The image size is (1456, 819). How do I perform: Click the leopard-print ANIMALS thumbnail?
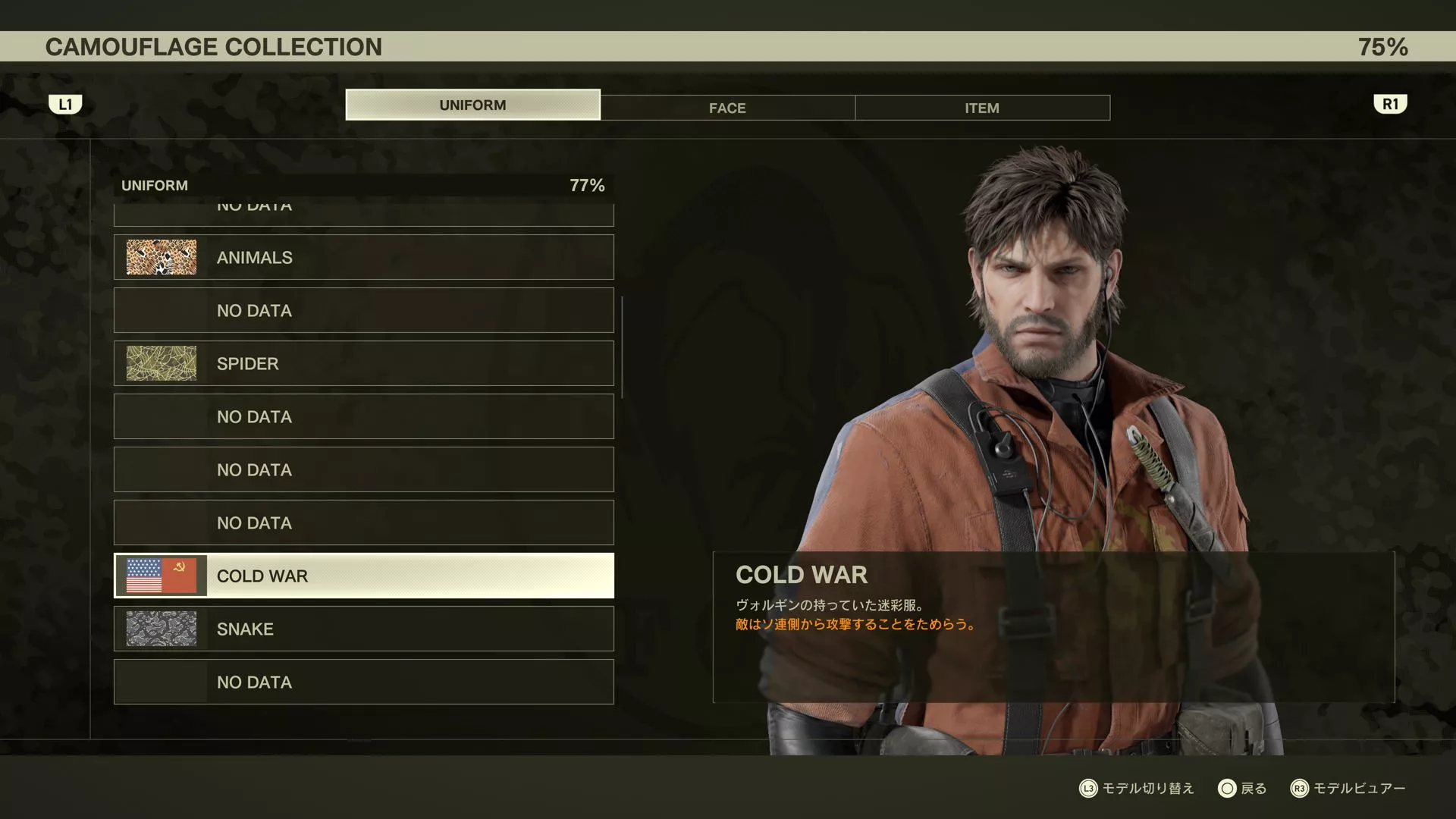tap(161, 257)
